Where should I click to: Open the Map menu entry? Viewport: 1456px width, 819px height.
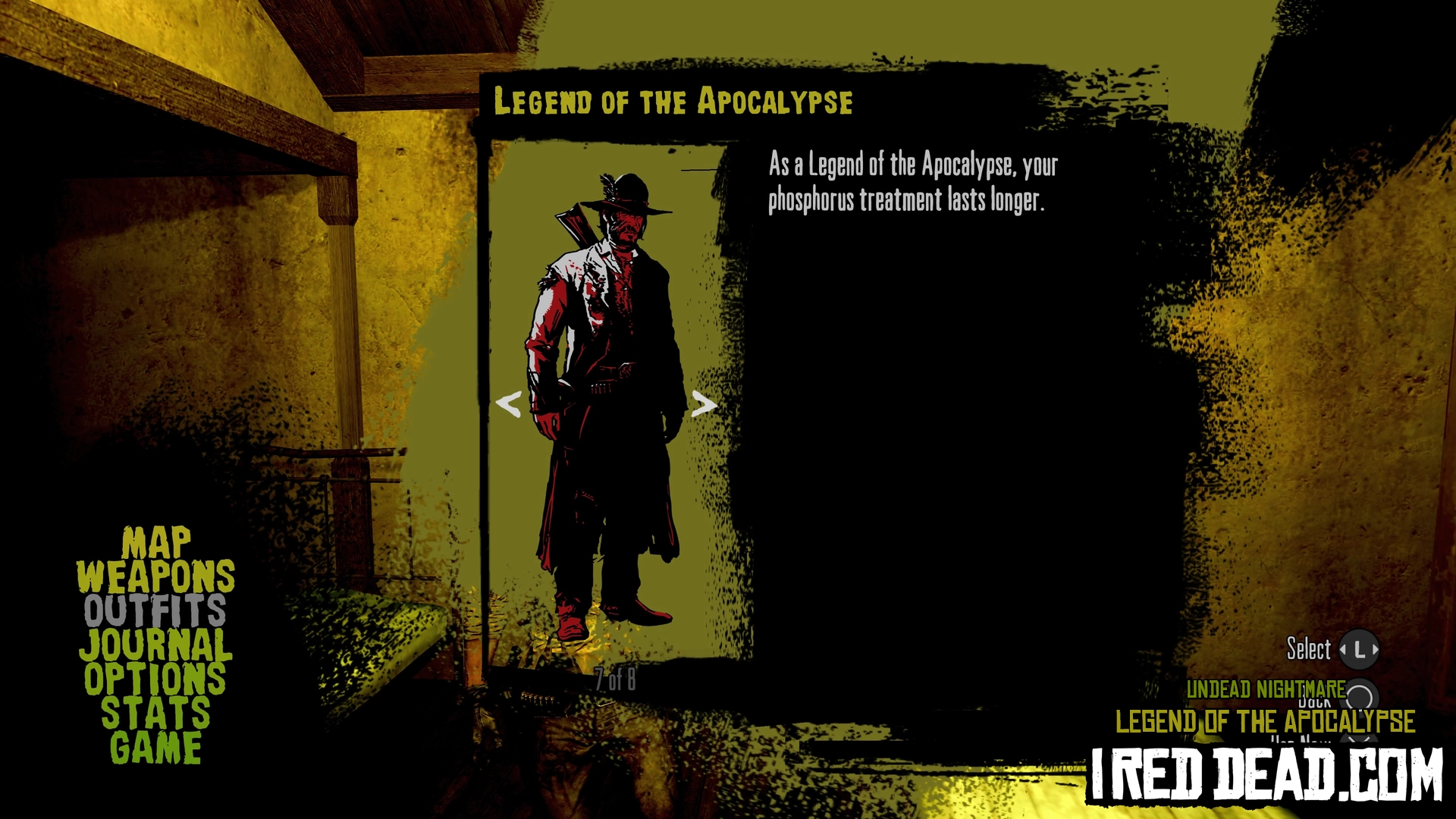pyautogui.click(x=156, y=543)
